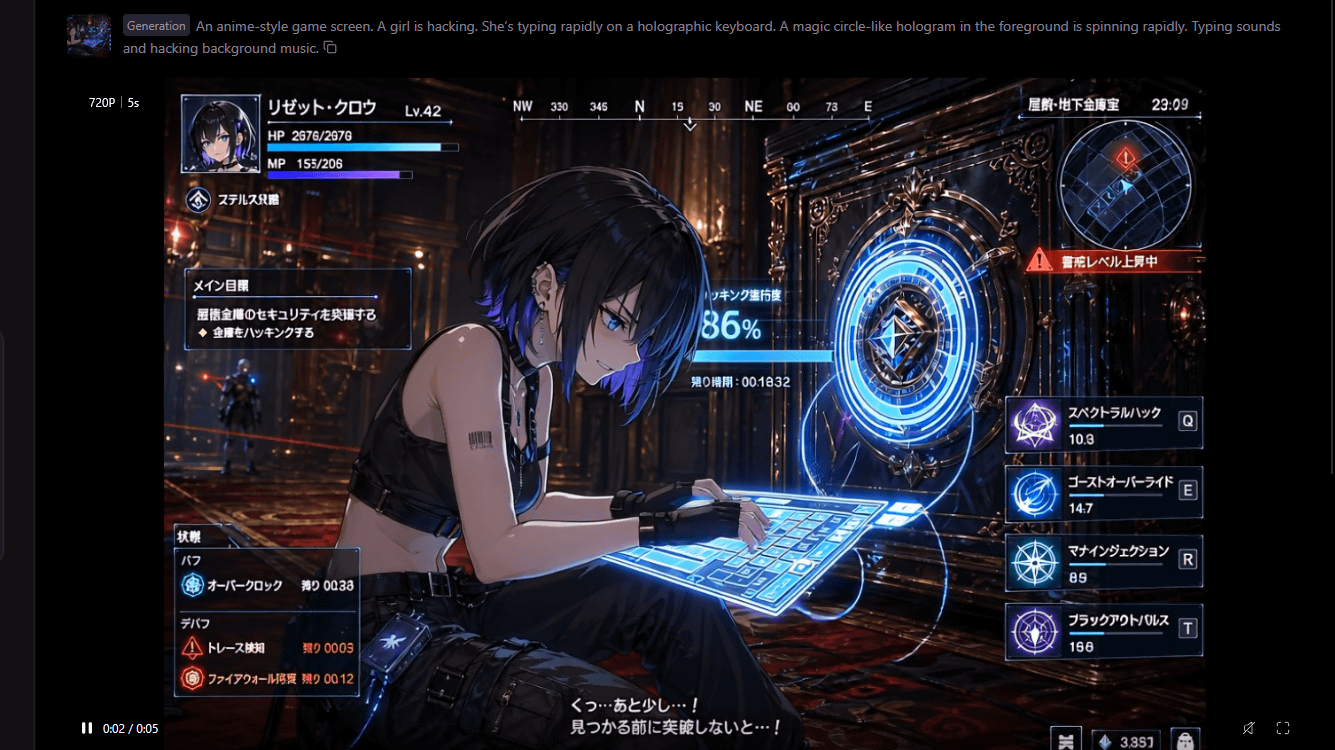Pause the video playback

coord(87,728)
